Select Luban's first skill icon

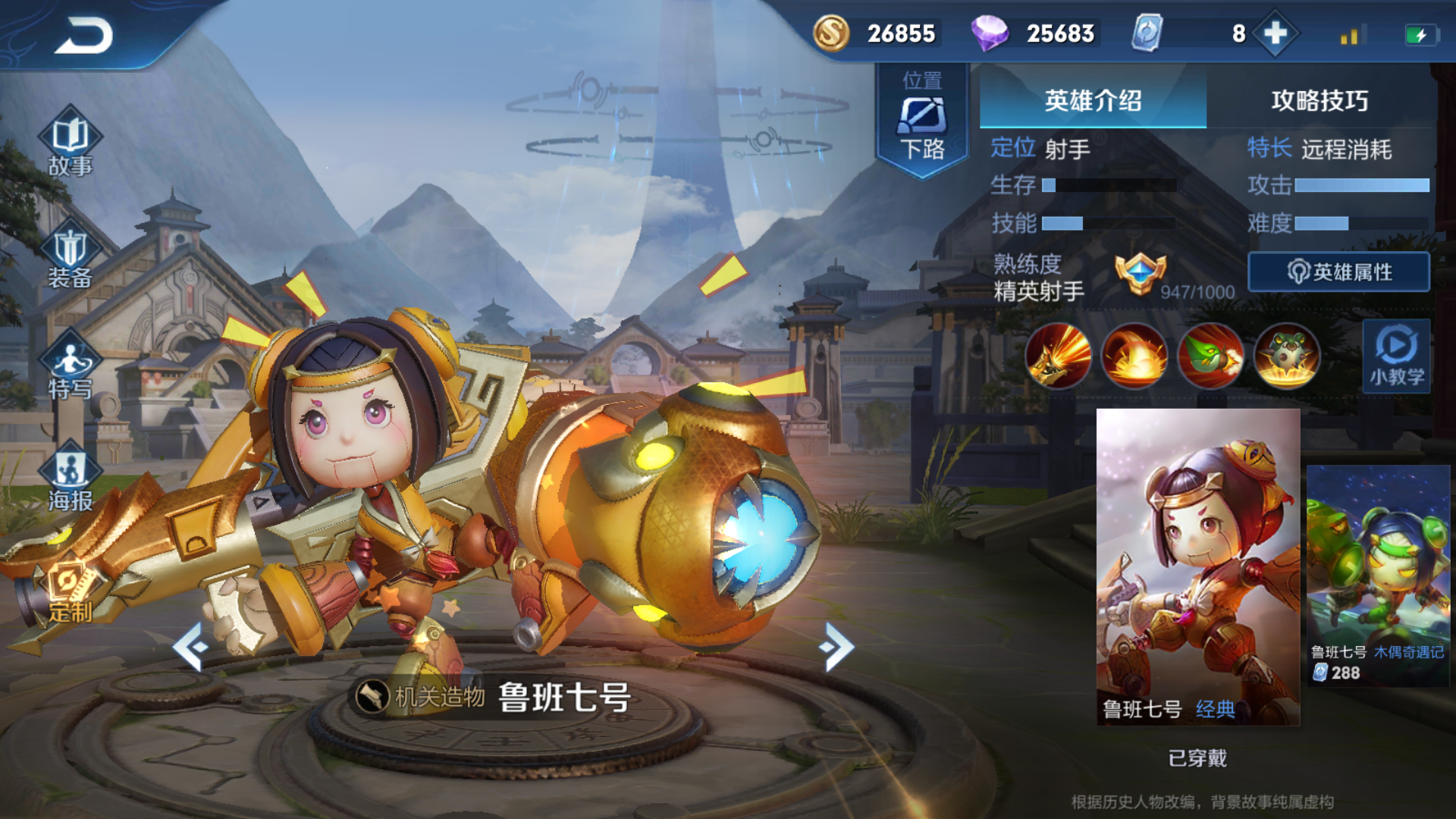pyautogui.click(x=1058, y=356)
